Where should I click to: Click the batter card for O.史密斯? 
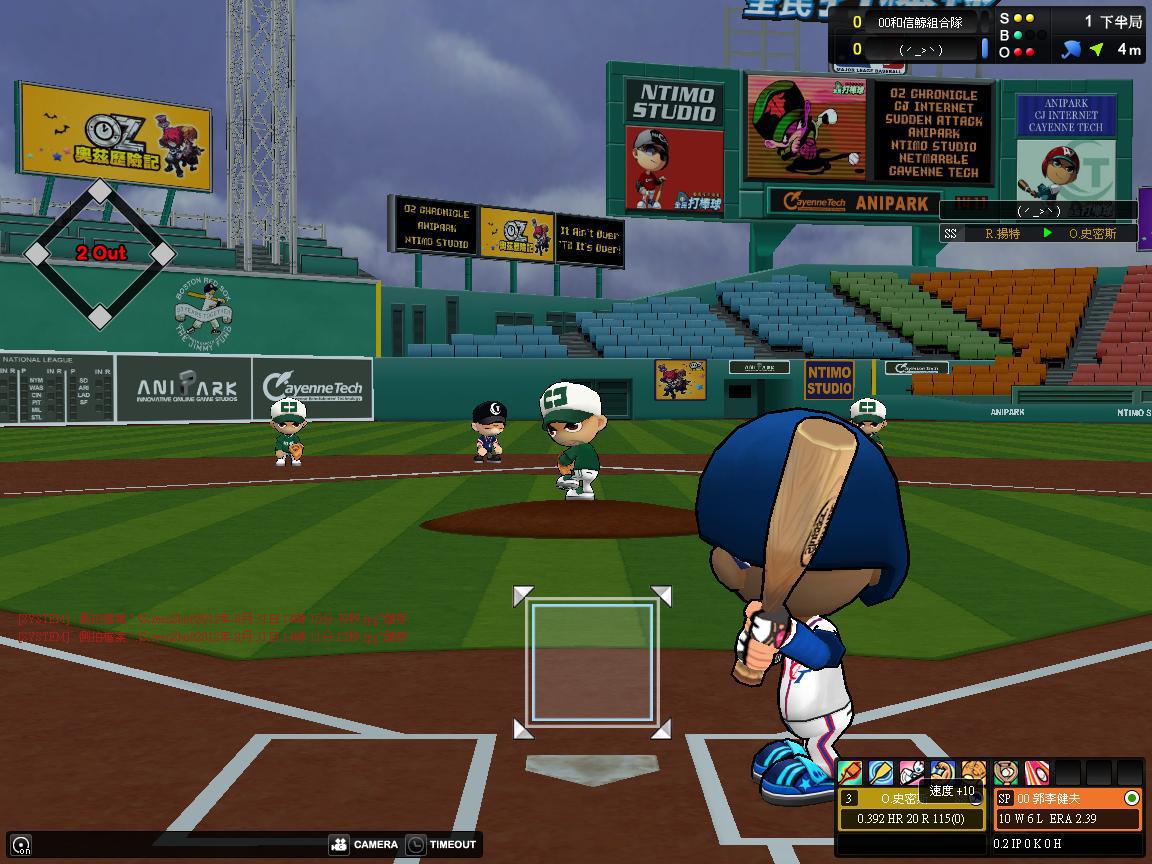[912, 809]
